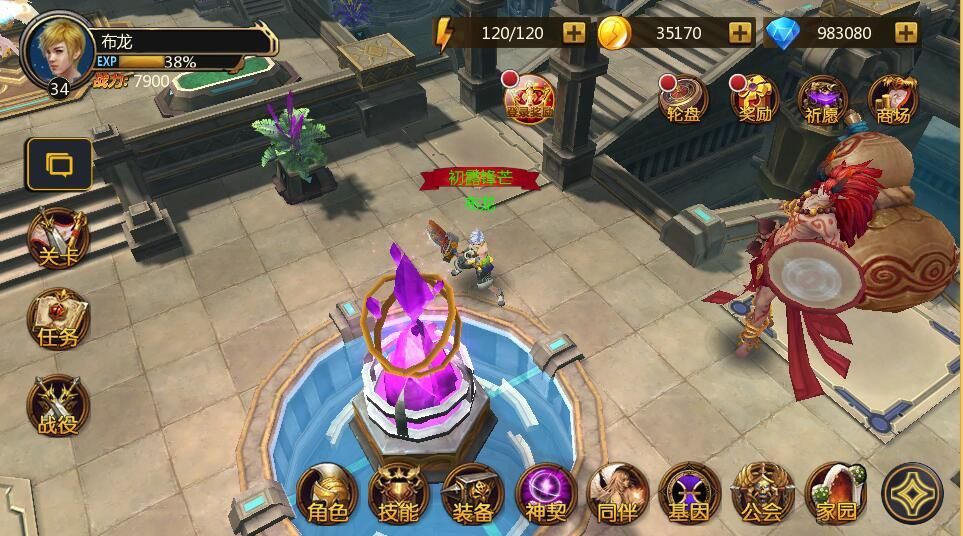Open the 技能 skills menu

coord(399,494)
